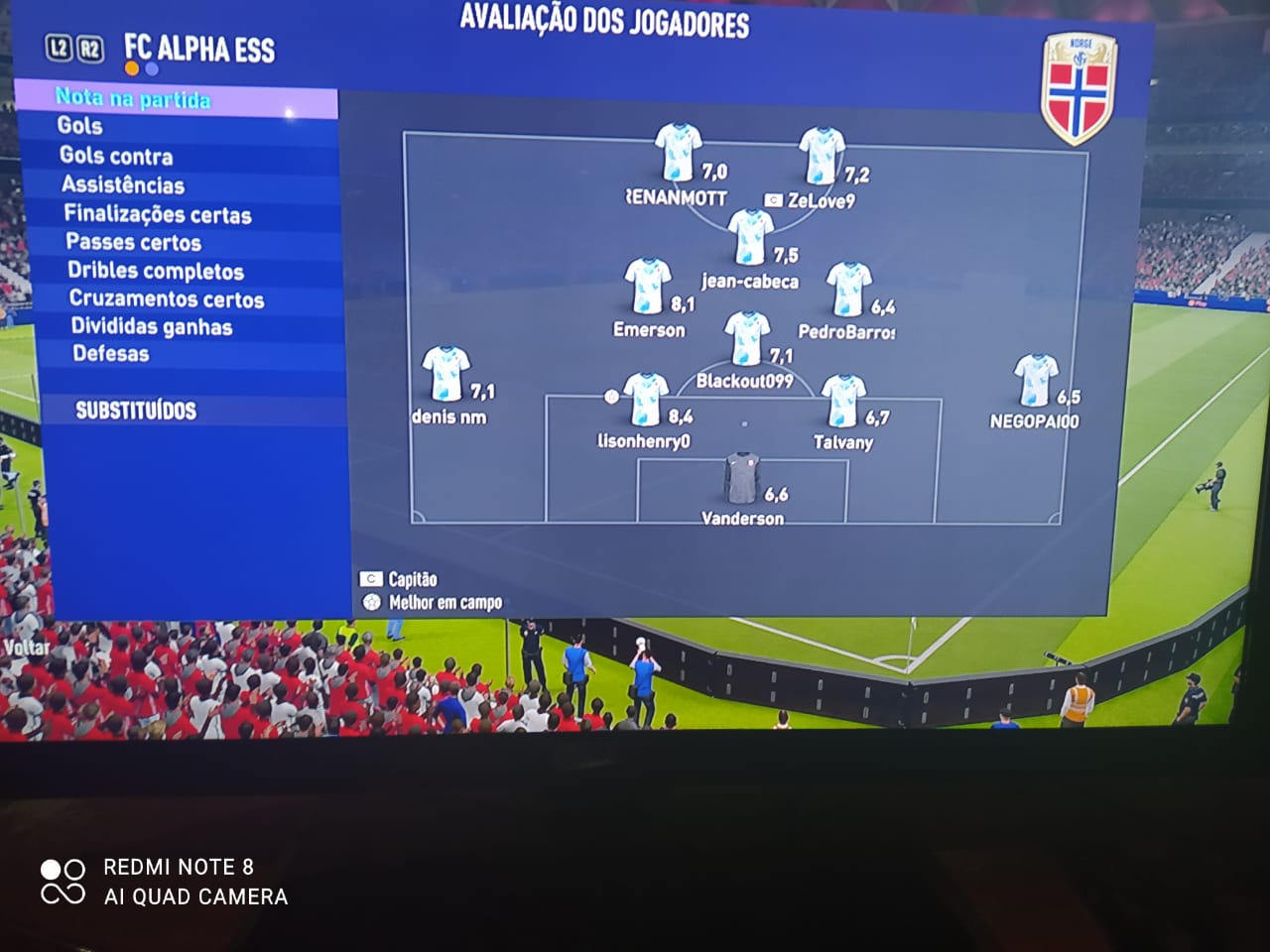Select Emerson's shirt icon
The image size is (1270, 952).
pos(649,288)
